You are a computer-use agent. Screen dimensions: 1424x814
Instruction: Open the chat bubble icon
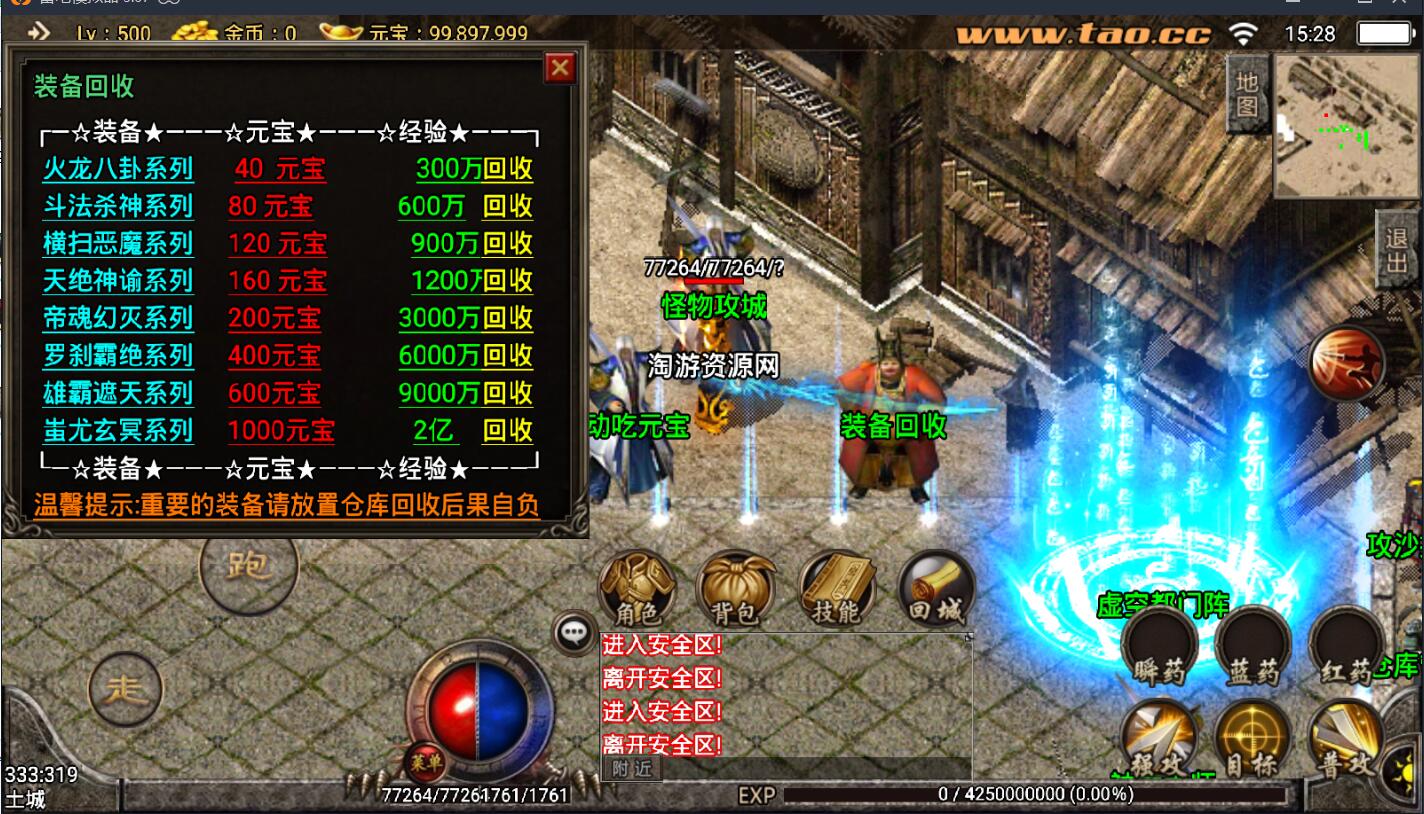tap(573, 631)
